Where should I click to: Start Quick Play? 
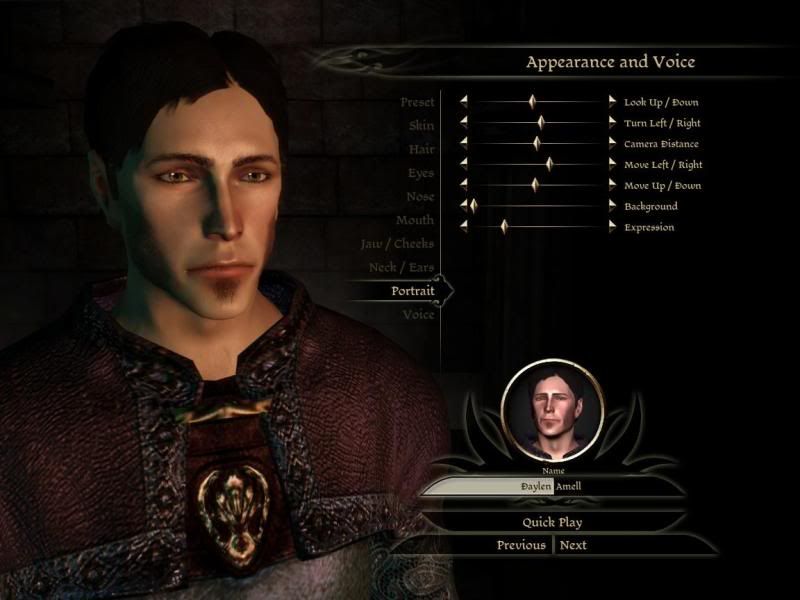[x=552, y=522]
